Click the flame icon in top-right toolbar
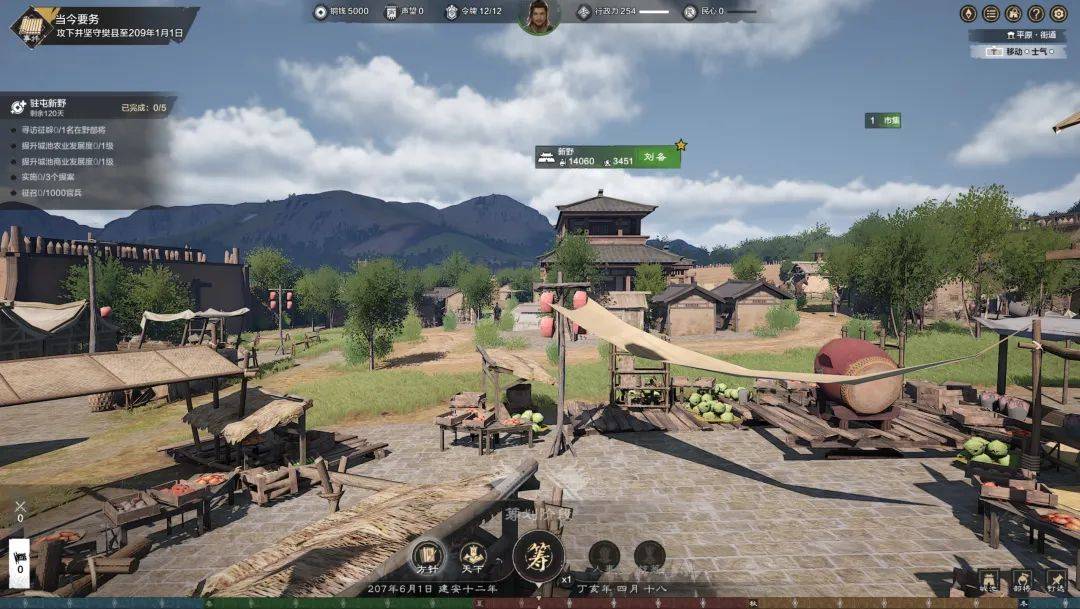The height and width of the screenshot is (609, 1080). click(x=967, y=13)
